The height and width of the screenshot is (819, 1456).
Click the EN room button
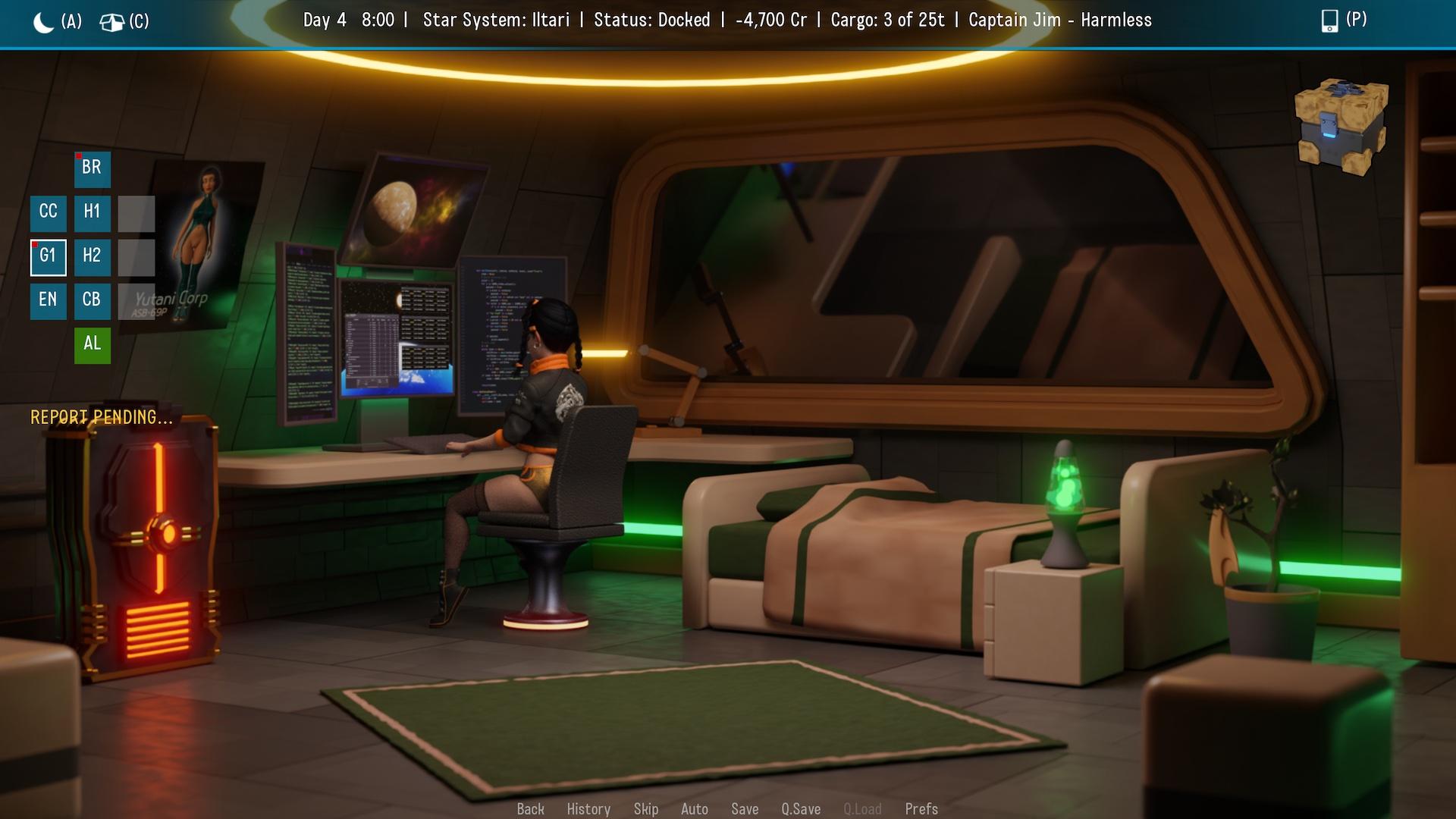pos(48,301)
